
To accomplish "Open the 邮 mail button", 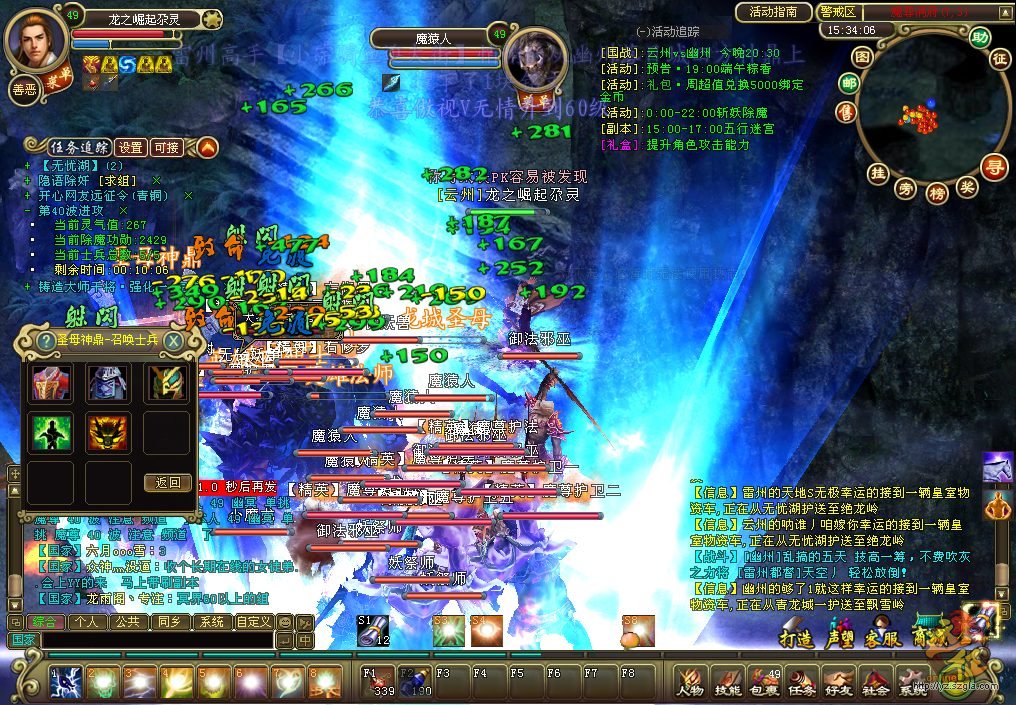I will [849, 83].
